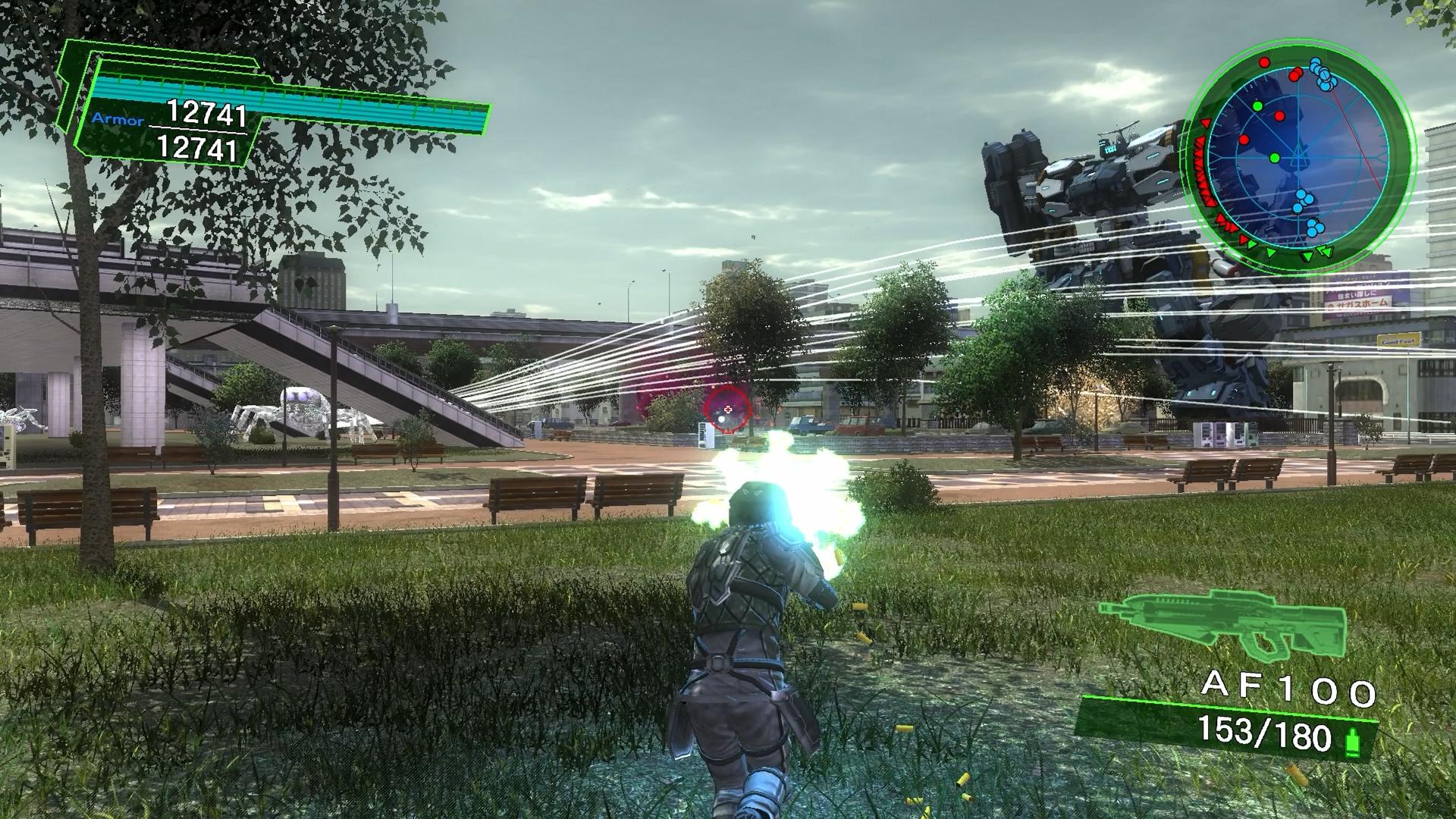The image size is (1456, 819).
Task: Click the circular radar minimap
Action: [x=1300, y=157]
